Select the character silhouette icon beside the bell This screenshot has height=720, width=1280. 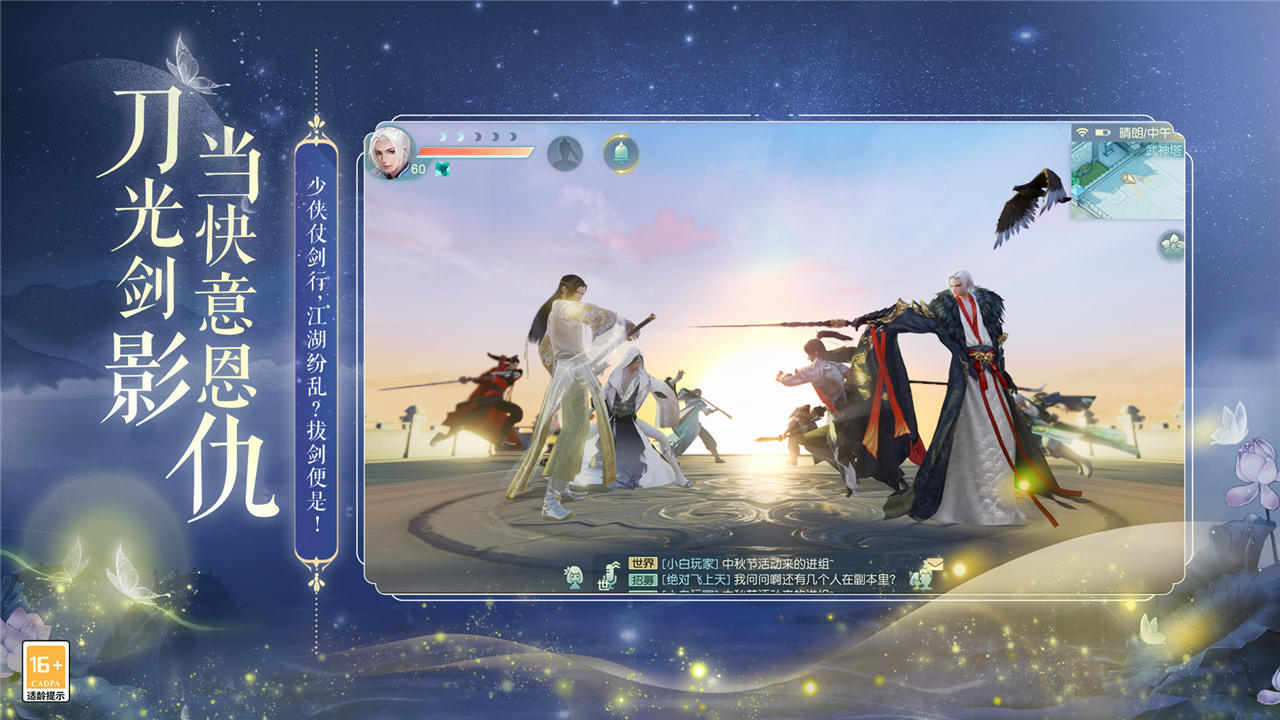(x=565, y=151)
